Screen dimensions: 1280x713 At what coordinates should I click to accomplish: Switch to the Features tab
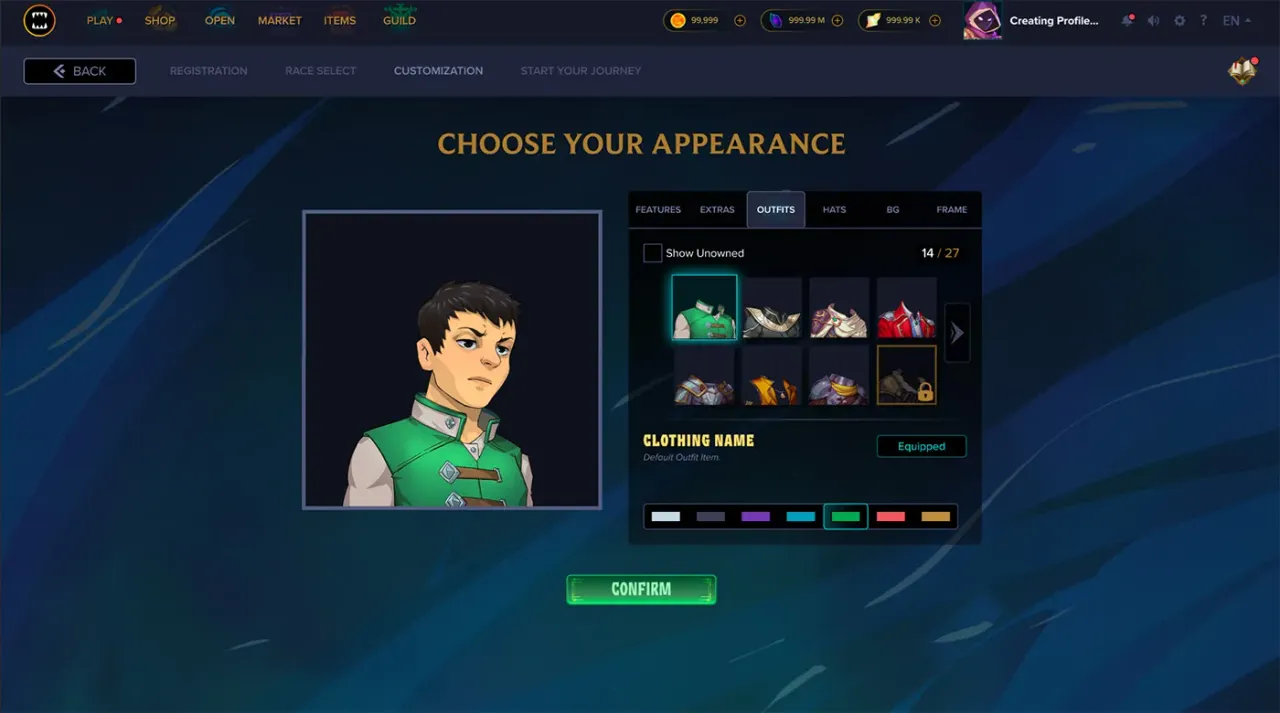[658, 210]
